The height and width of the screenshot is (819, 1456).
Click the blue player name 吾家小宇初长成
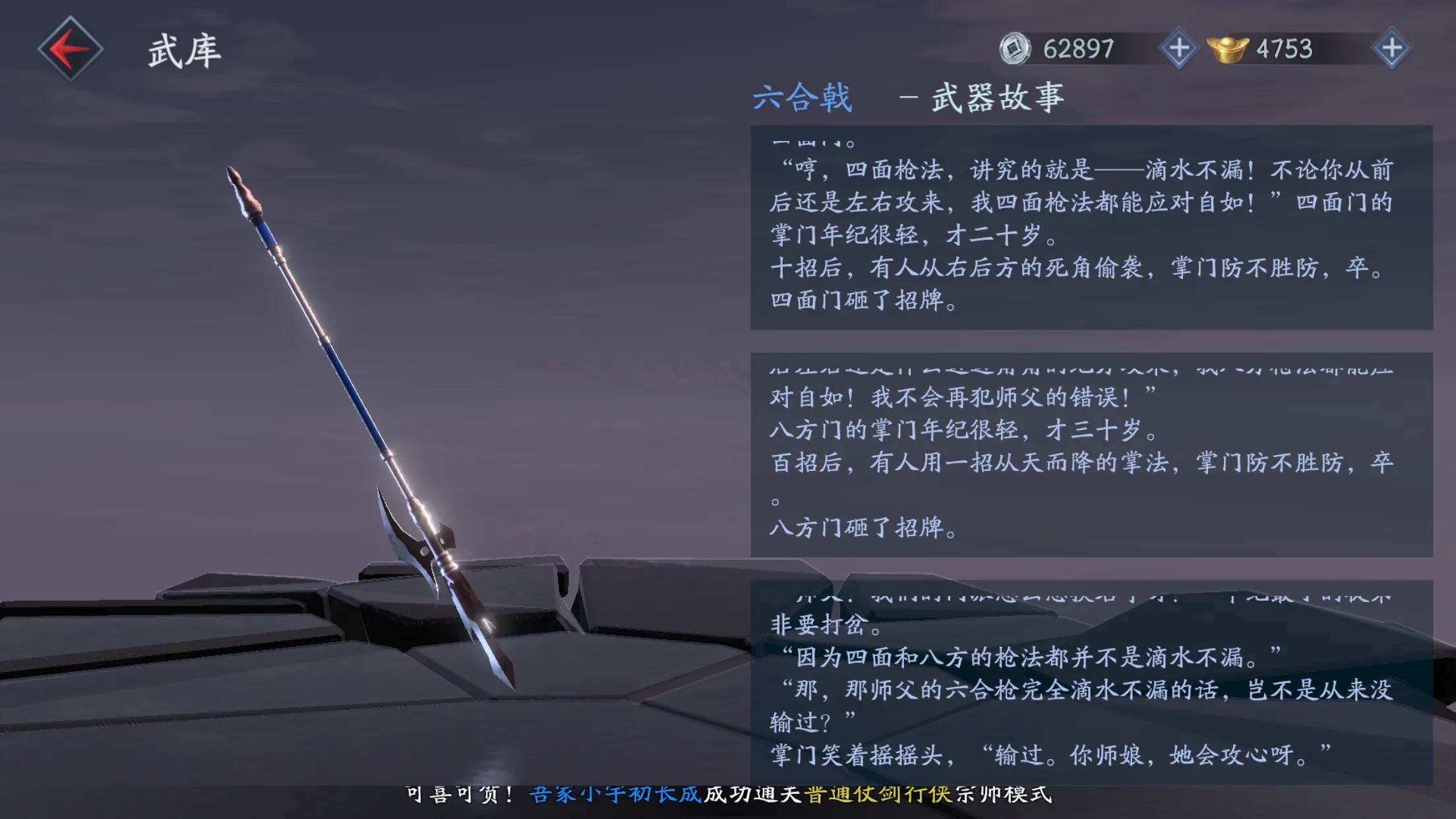point(615,795)
